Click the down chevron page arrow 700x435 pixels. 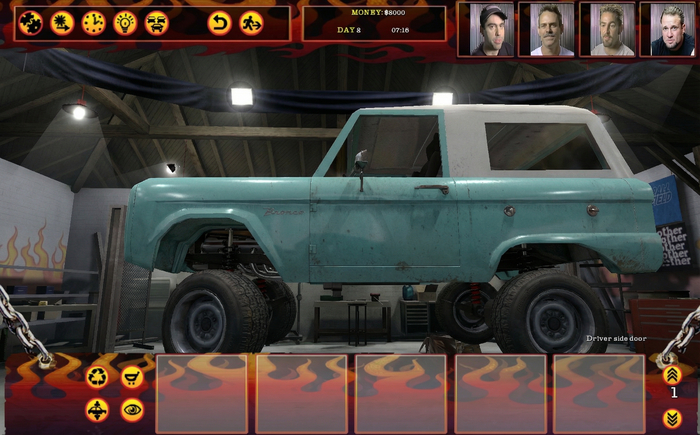point(672,417)
